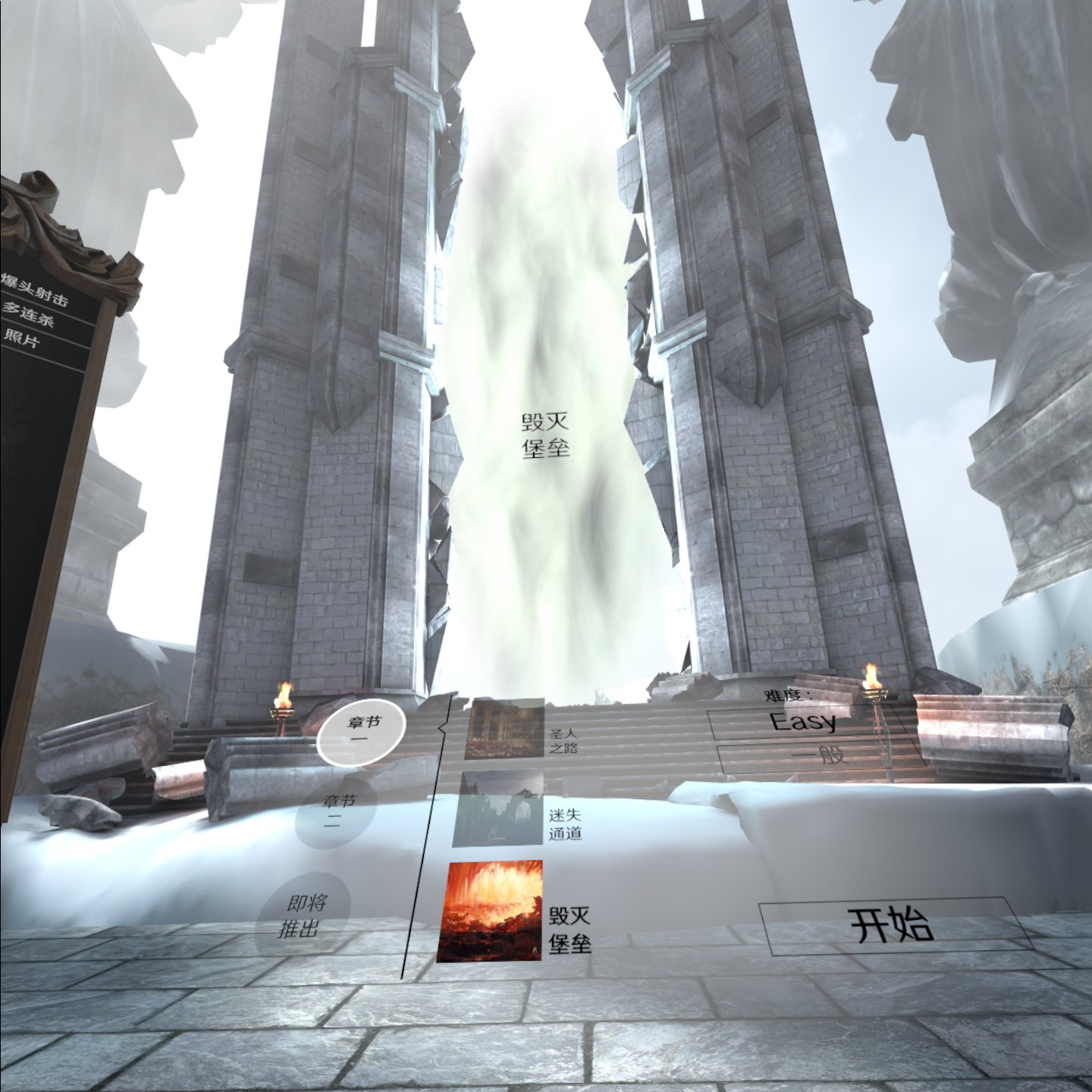Choose the 迷失通道 level thumbnail
The height and width of the screenshot is (1092, 1092).
click(x=498, y=809)
